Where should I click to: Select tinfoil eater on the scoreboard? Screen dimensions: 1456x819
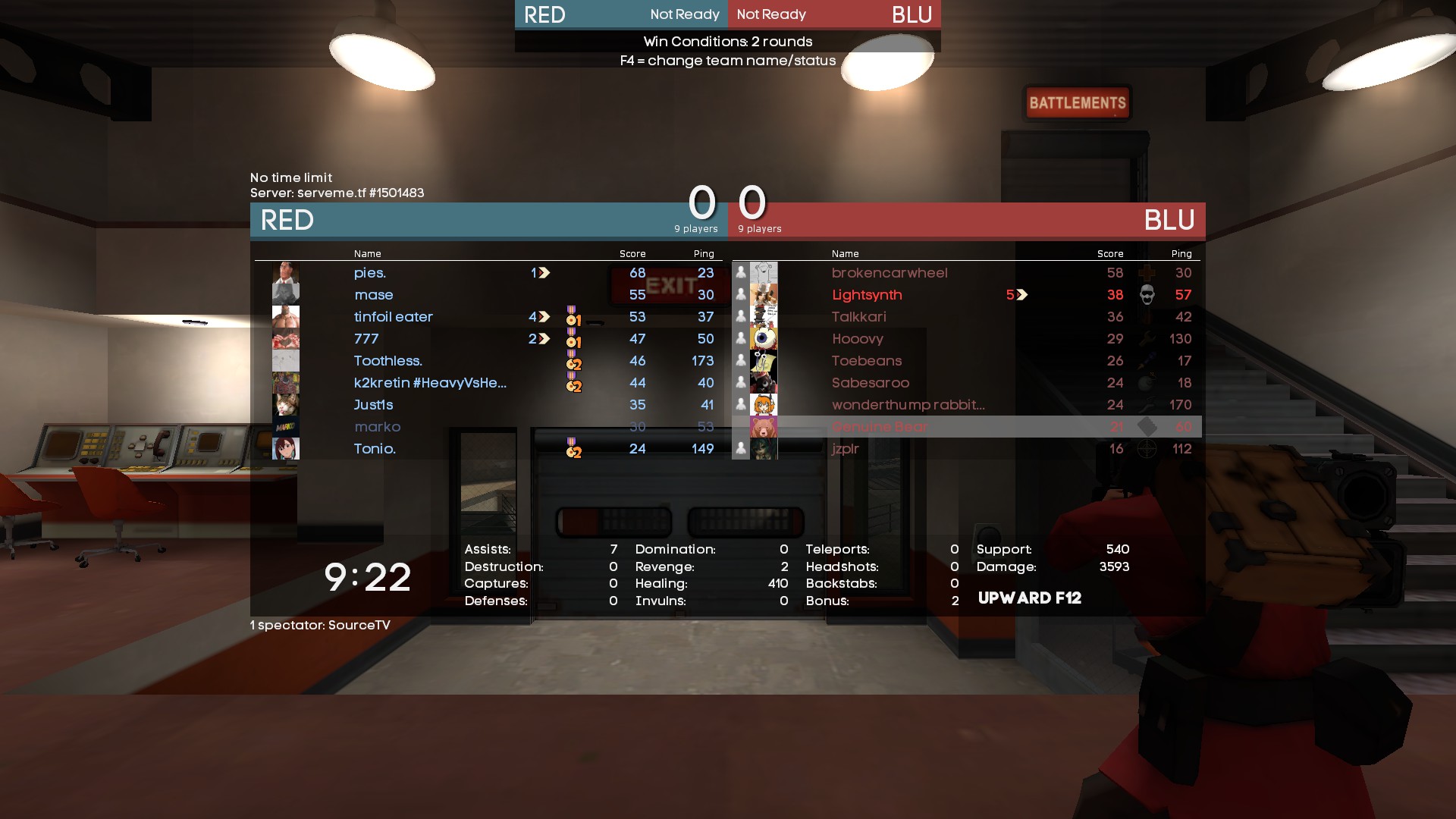tap(393, 317)
